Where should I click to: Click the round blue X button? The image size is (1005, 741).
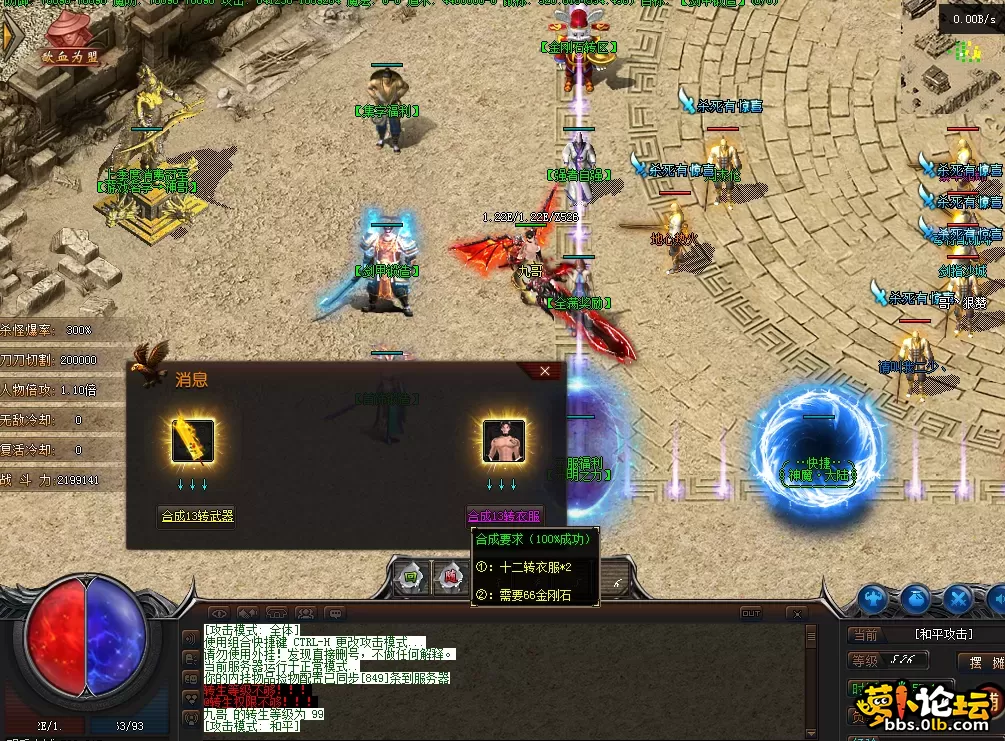tap(958, 600)
